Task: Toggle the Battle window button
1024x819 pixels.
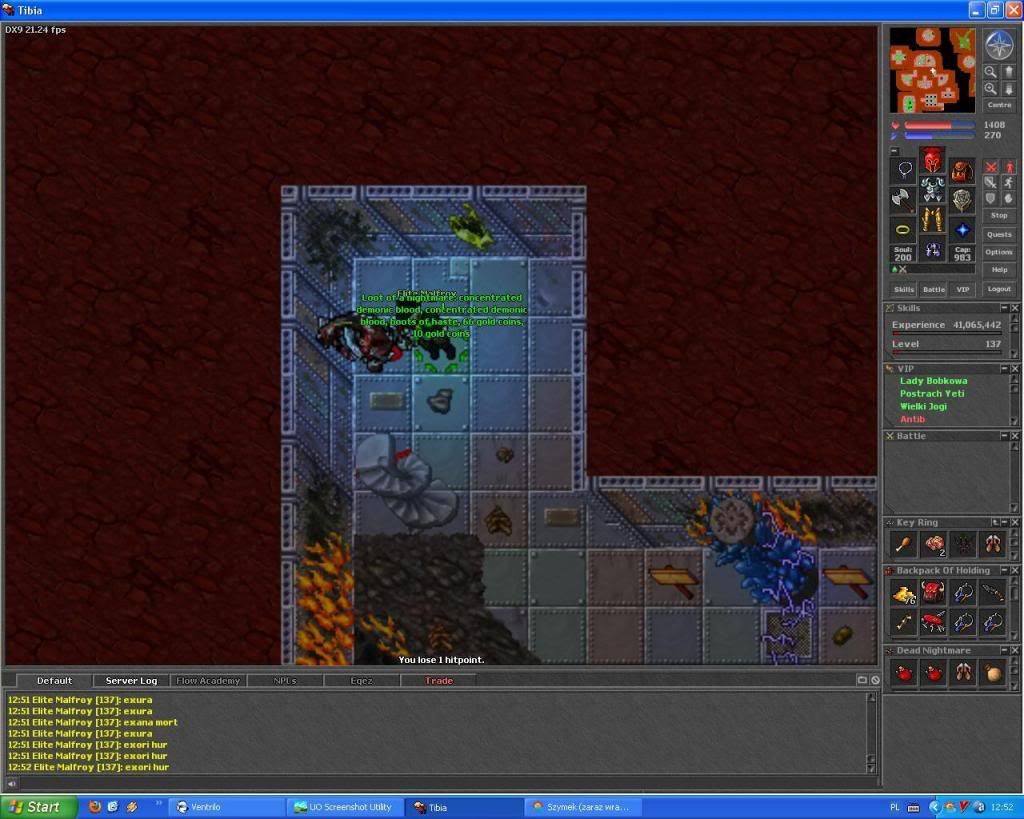Action: (933, 289)
